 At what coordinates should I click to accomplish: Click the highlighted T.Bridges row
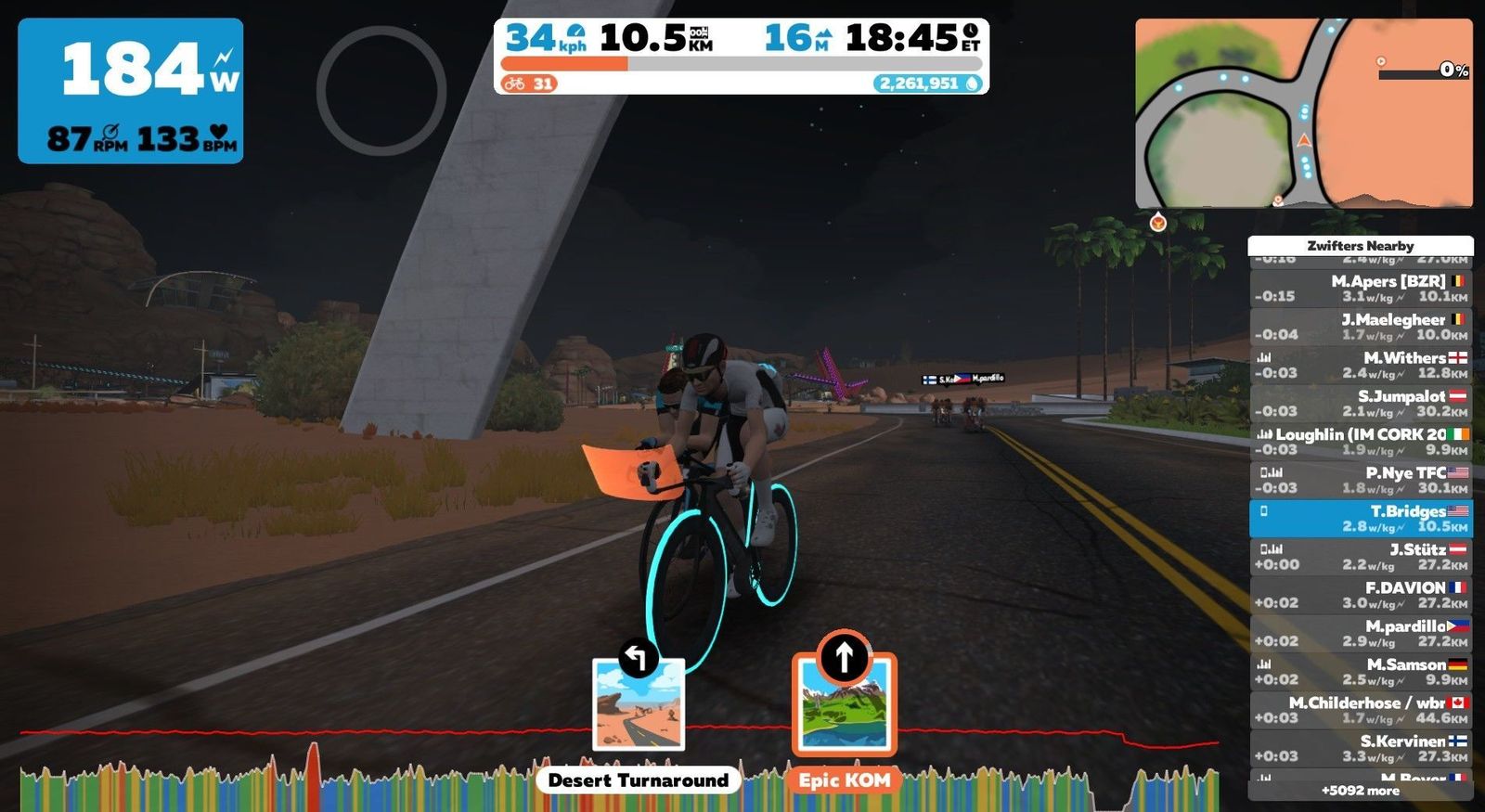point(1361,518)
